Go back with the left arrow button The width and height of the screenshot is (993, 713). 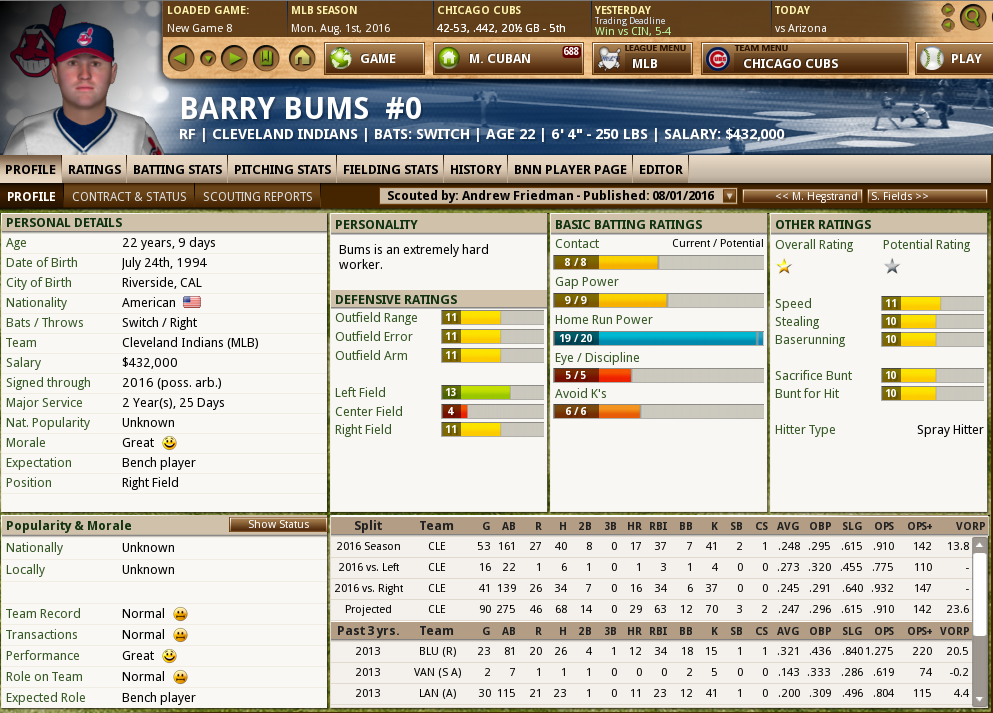(180, 58)
